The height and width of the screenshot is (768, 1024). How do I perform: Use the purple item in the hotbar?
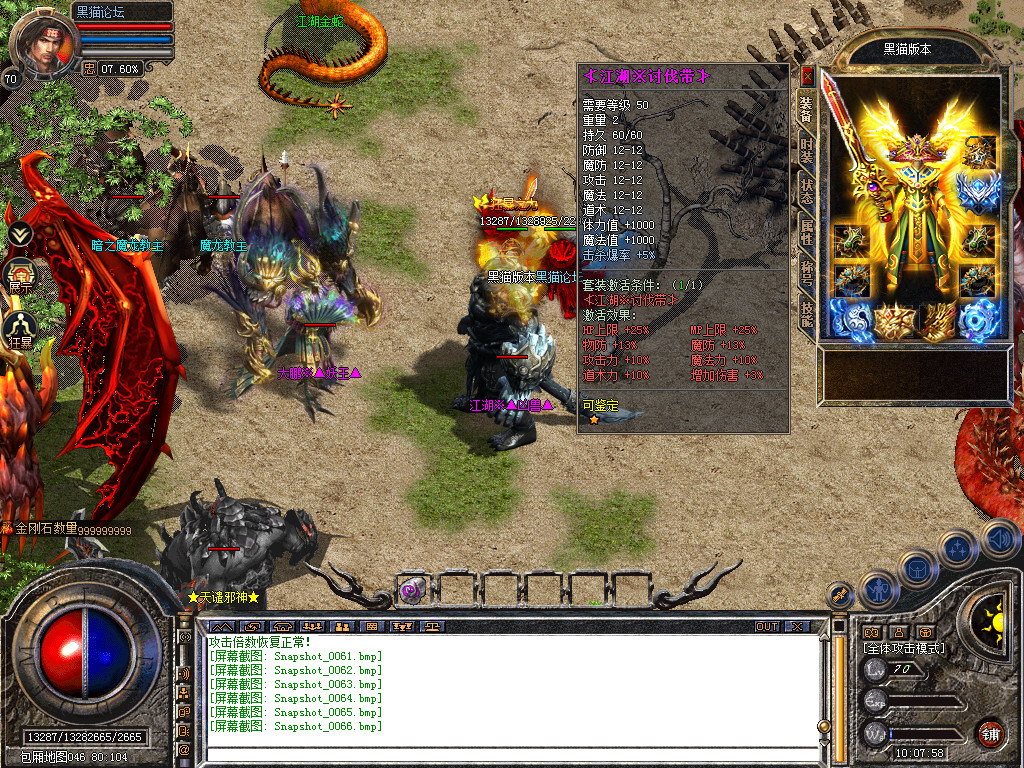(x=413, y=589)
